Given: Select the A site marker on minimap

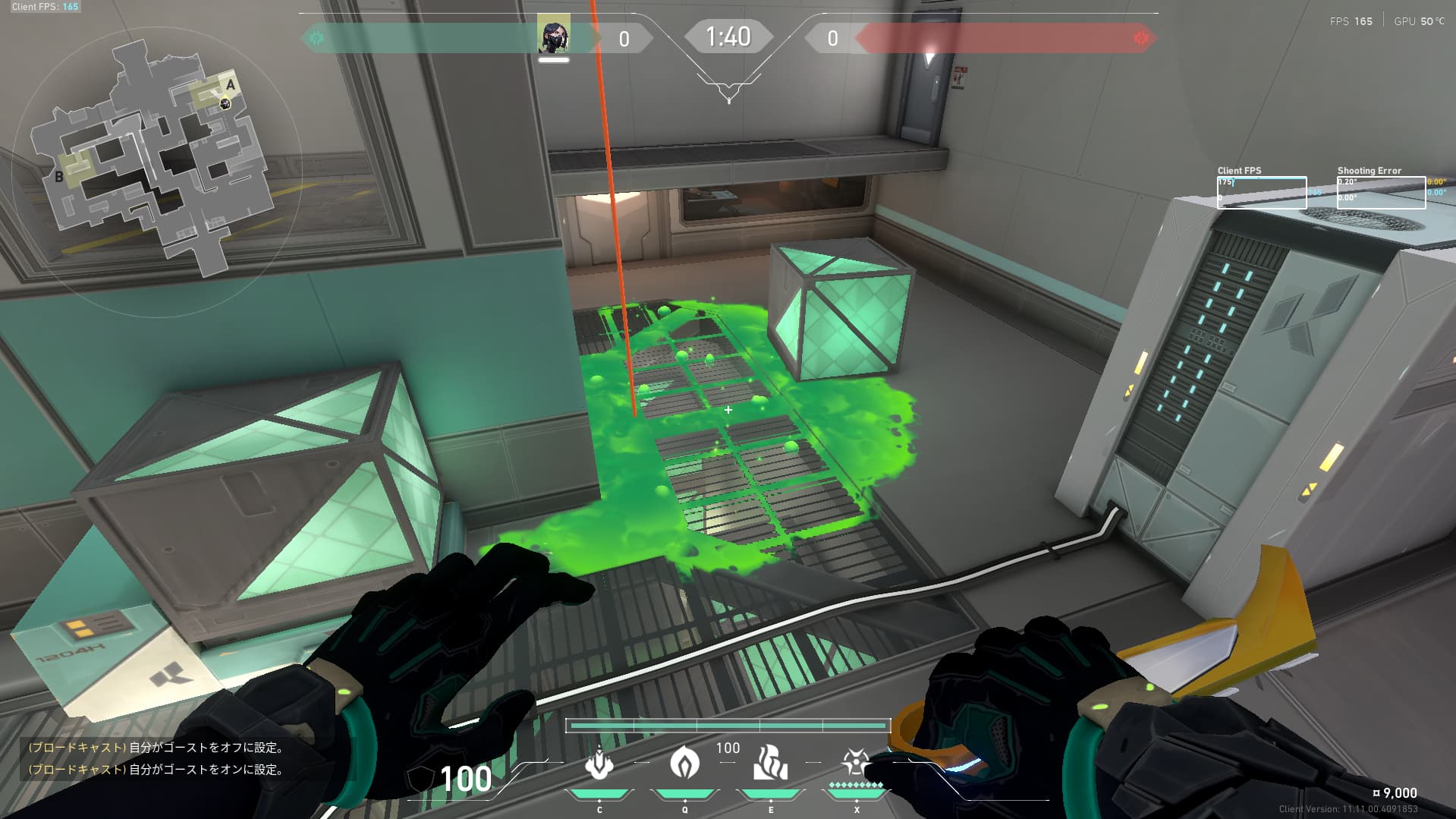Looking at the screenshot, I should coord(231,84).
